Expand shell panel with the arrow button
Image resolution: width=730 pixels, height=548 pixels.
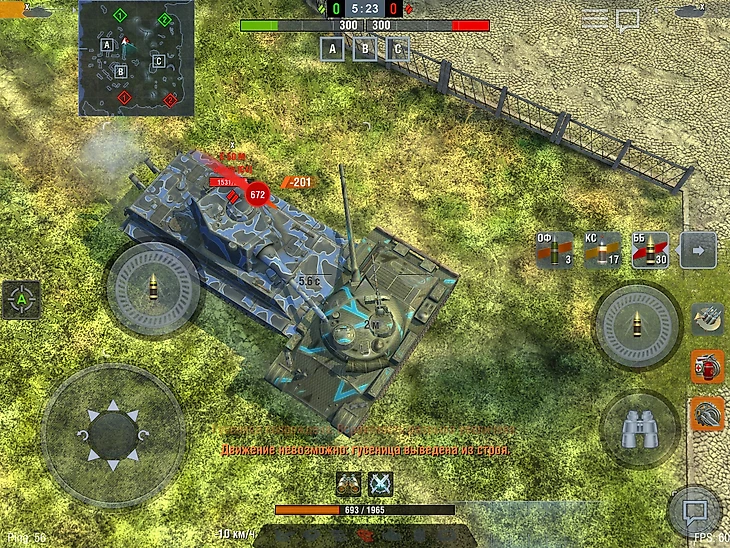coord(698,250)
